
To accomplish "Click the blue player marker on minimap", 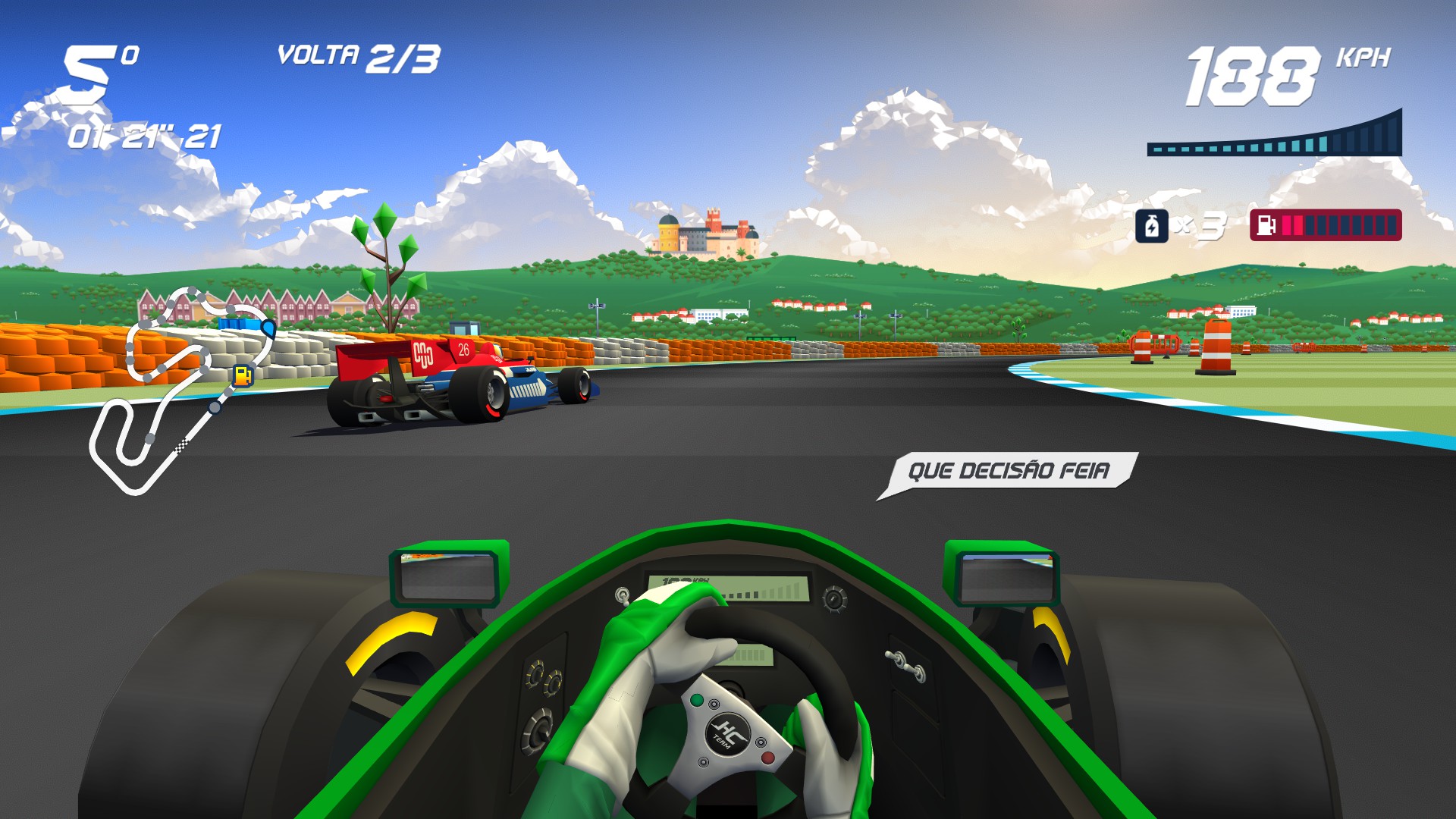I will coord(268,327).
